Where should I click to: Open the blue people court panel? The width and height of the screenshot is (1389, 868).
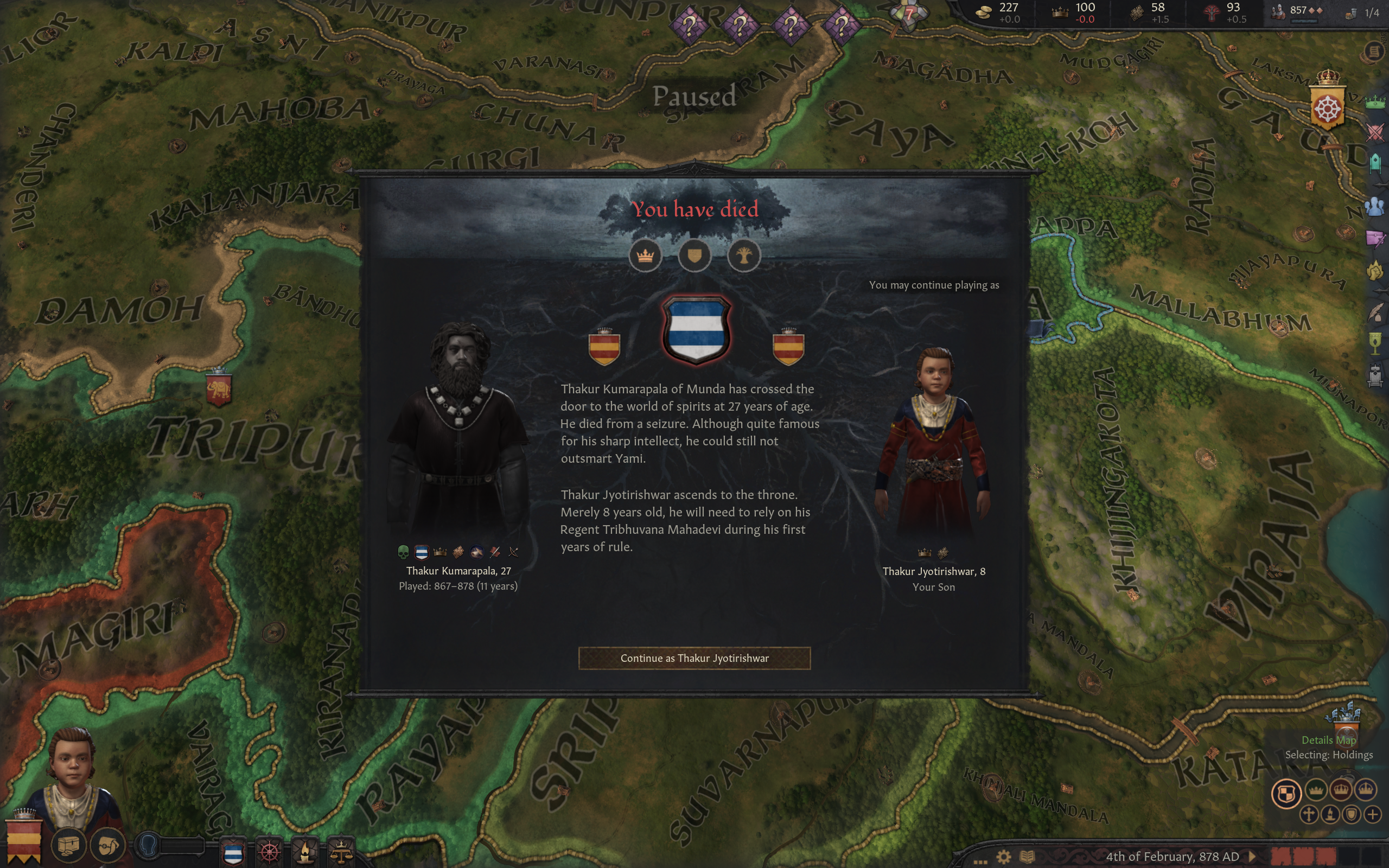[x=1375, y=206]
